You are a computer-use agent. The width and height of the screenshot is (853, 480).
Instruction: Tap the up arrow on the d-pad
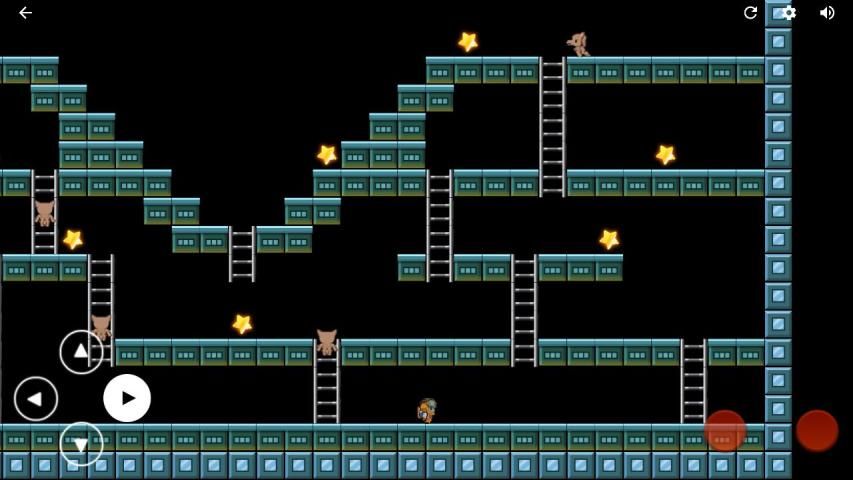point(81,352)
